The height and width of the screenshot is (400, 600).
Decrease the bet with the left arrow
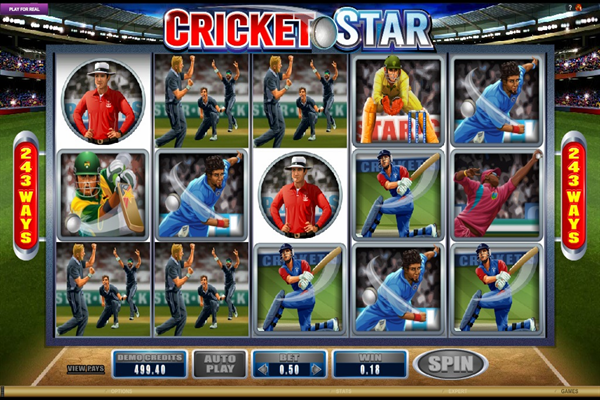(x=264, y=369)
